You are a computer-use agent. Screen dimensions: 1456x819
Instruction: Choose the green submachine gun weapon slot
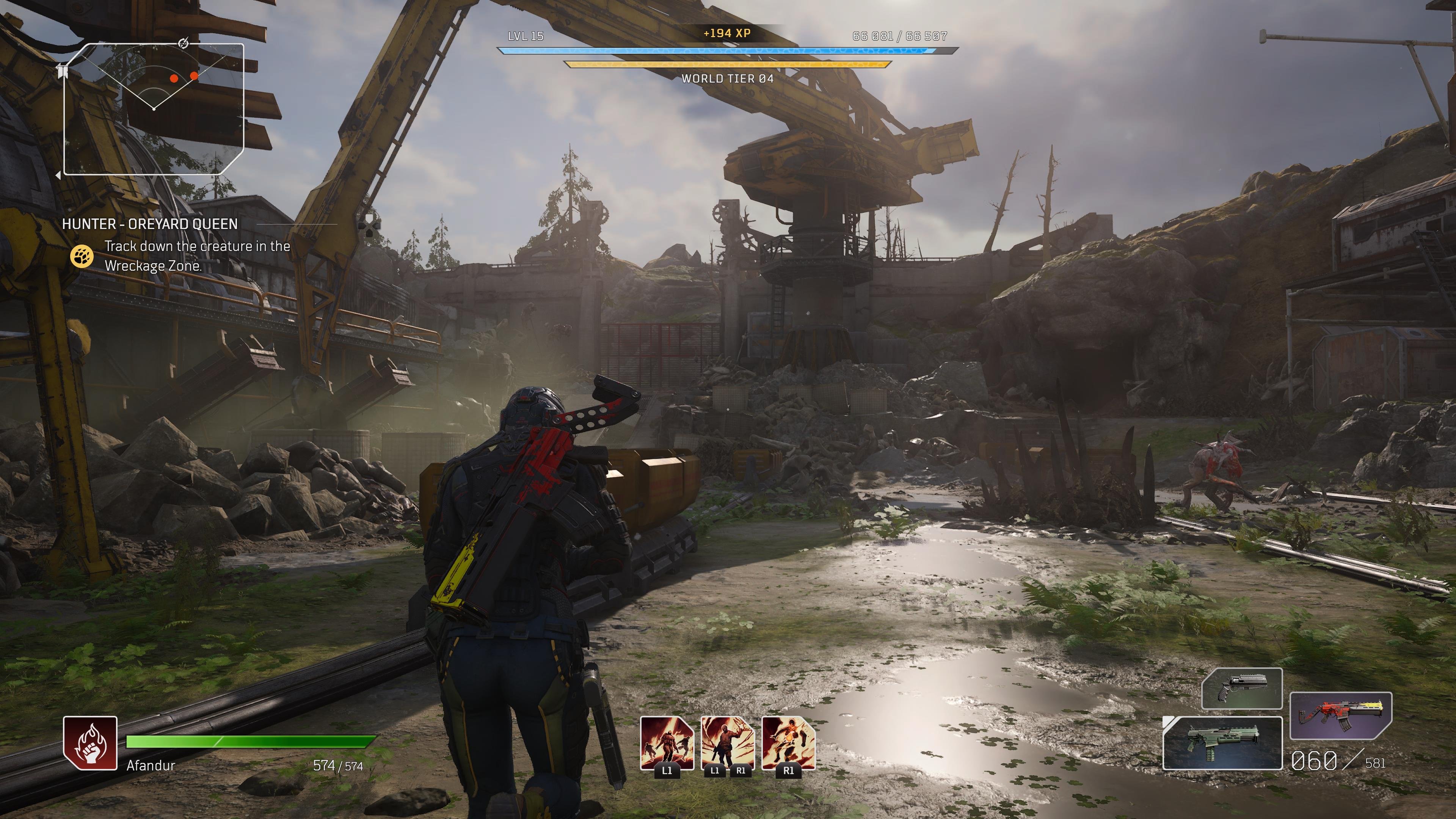pyautogui.click(x=1222, y=743)
